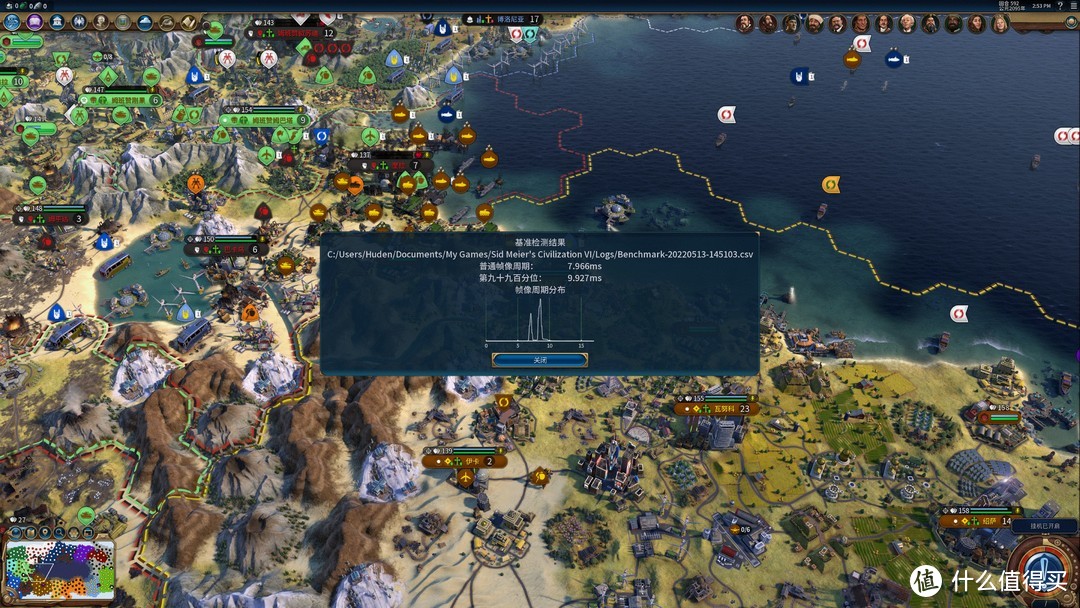This screenshot has height=608, width=1080.
Task: Open the great people icon
Action: pyautogui.click(x=101, y=22)
